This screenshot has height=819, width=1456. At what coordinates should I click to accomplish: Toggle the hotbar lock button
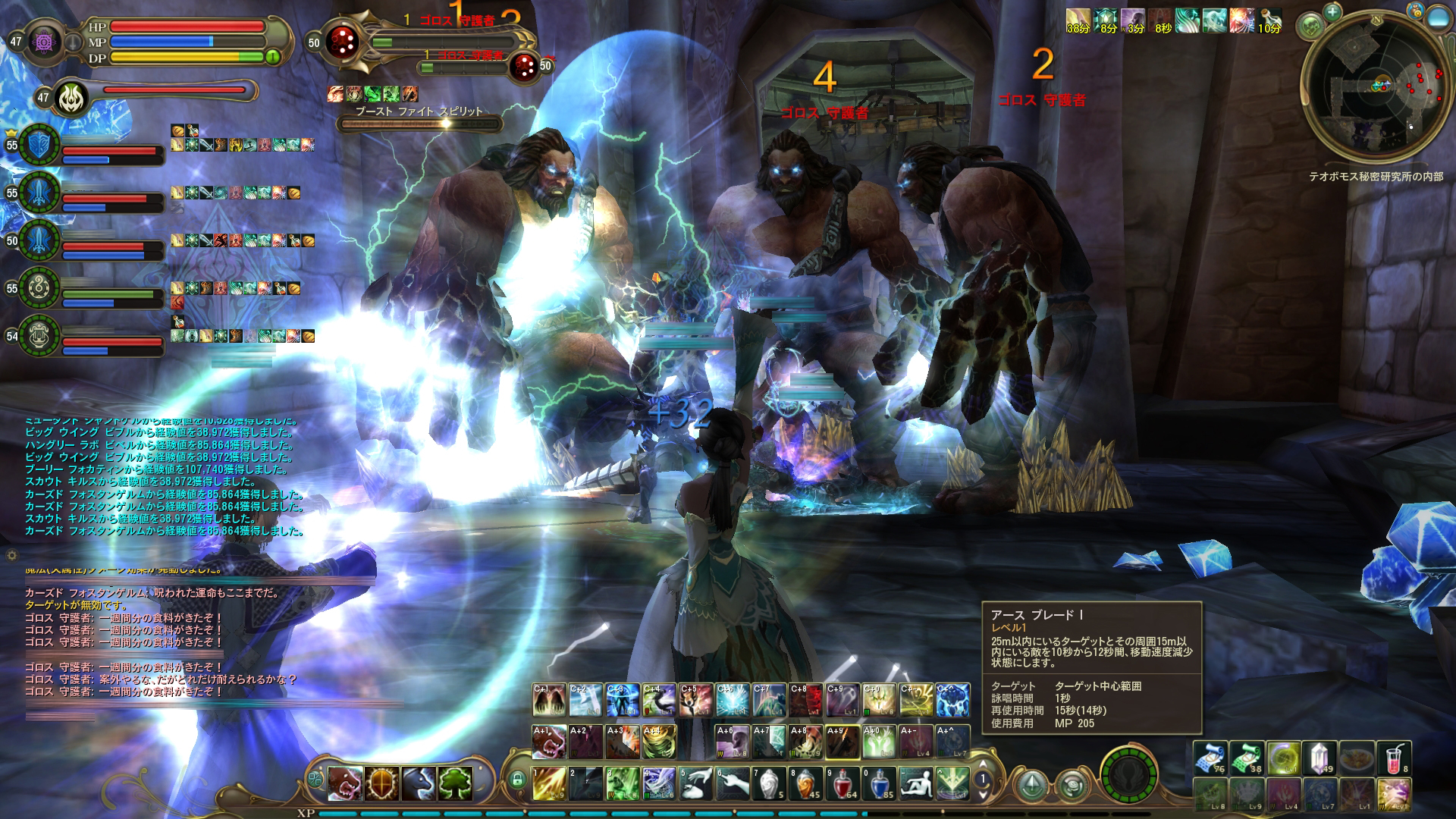(x=518, y=780)
